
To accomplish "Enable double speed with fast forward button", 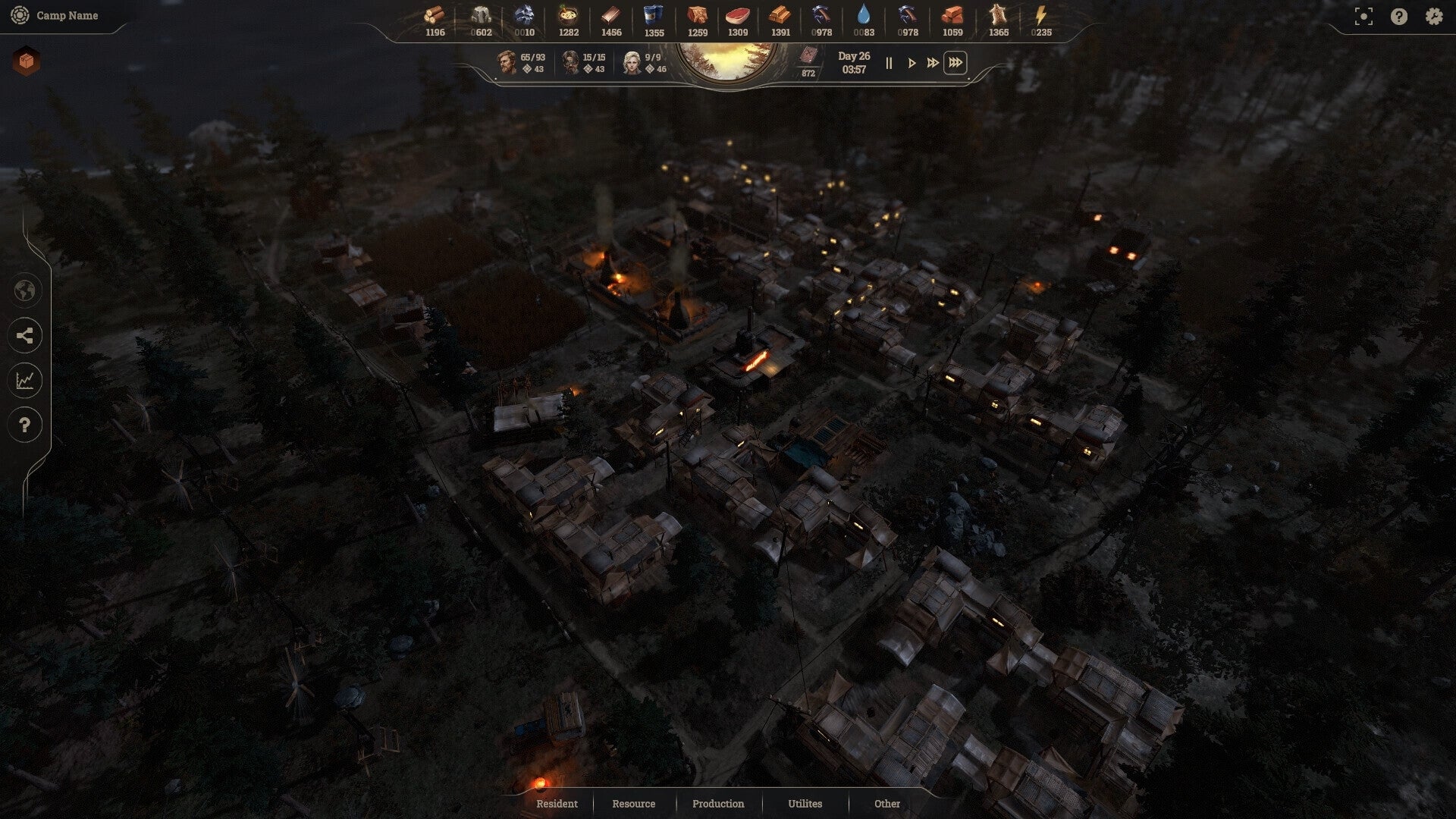I will coord(932,64).
